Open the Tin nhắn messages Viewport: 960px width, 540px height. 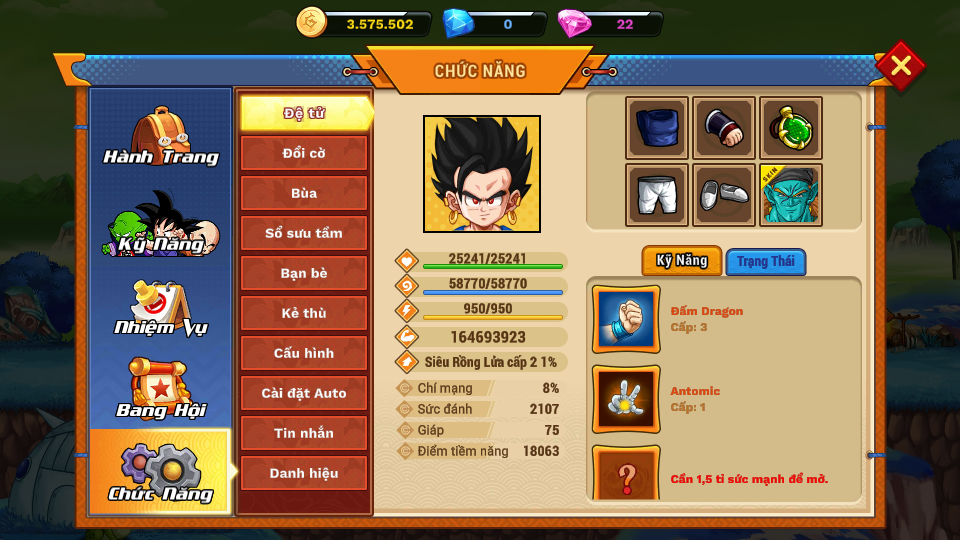[x=304, y=433]
